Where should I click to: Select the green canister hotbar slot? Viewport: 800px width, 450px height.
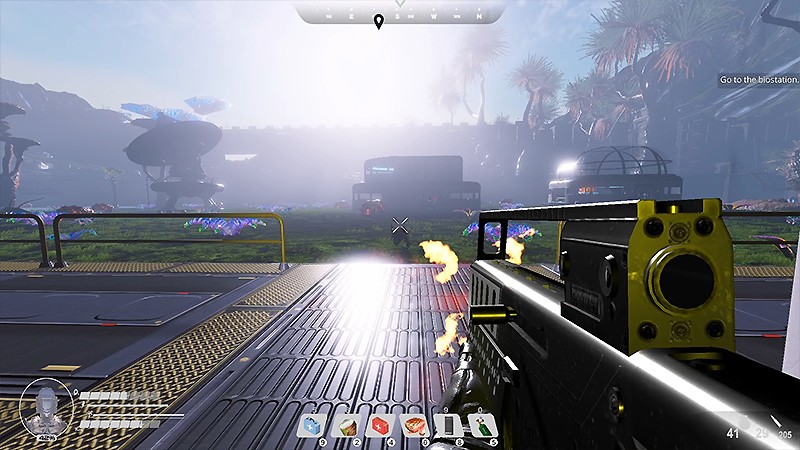pos(484,426)
